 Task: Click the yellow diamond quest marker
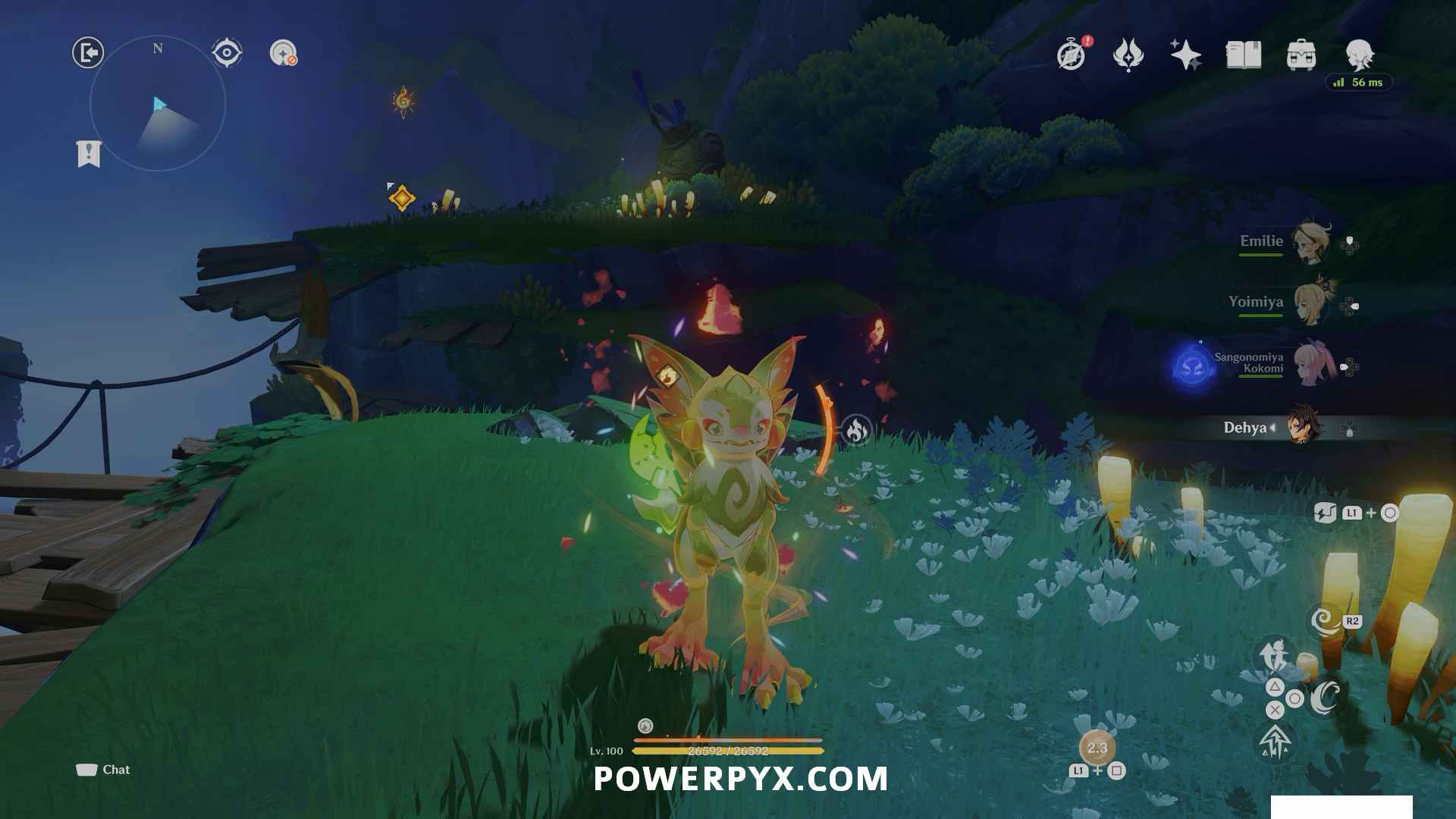pos(401,198)
